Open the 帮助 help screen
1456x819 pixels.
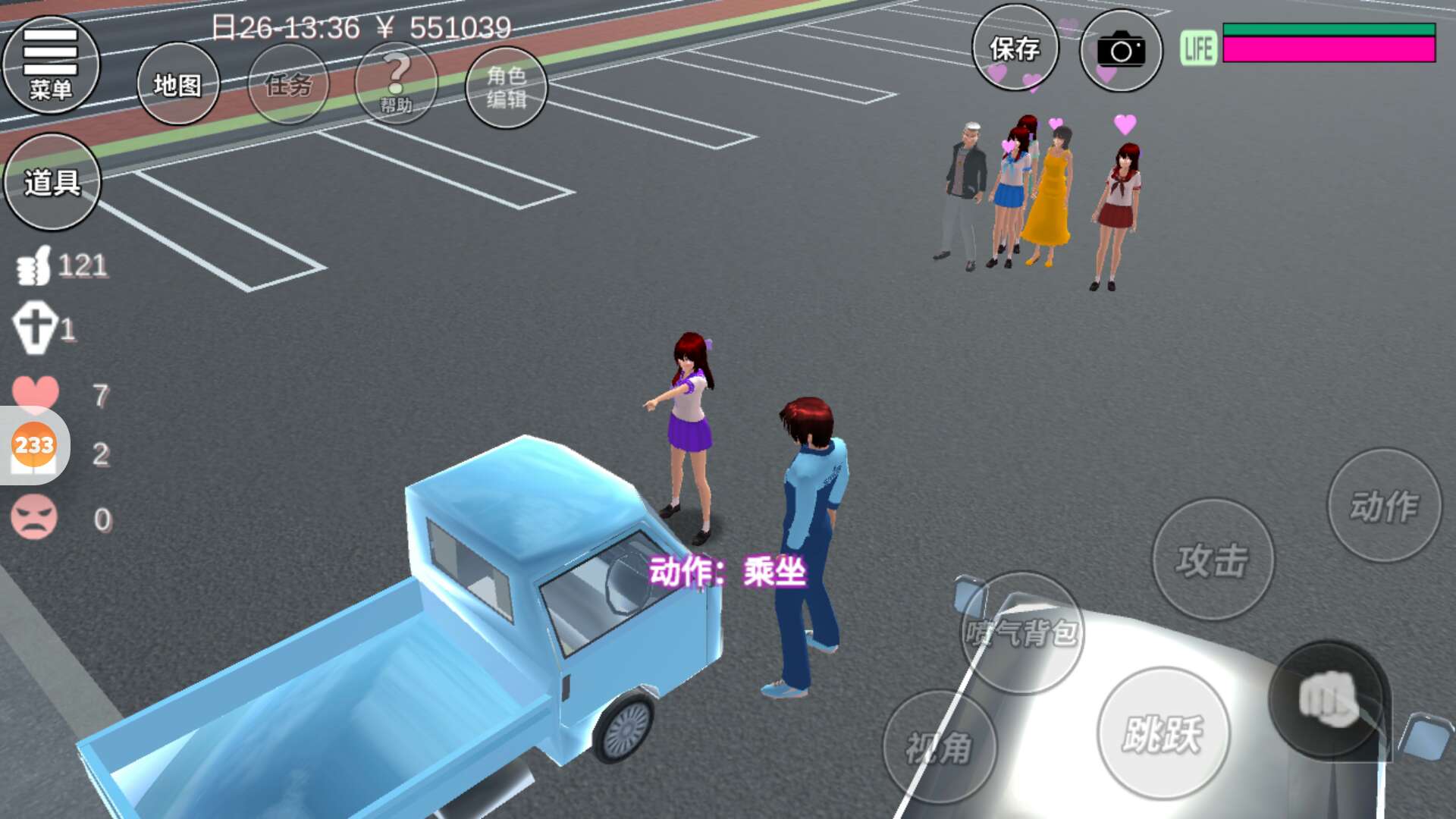(x=396, y=84)
